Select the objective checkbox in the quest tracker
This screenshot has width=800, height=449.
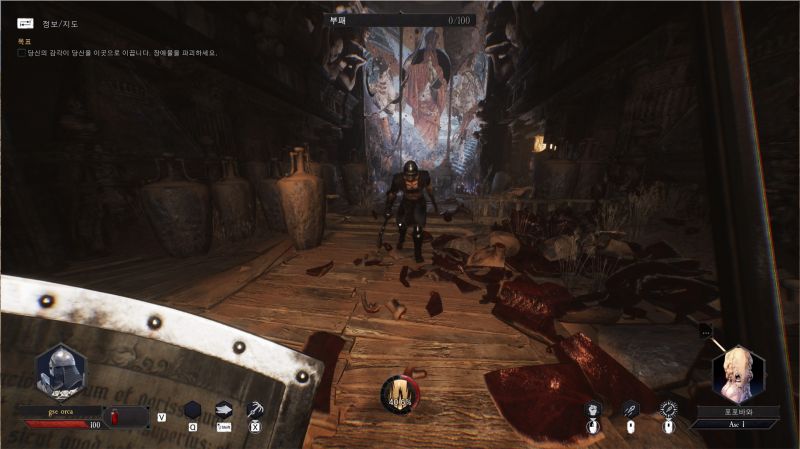[22, 53]
